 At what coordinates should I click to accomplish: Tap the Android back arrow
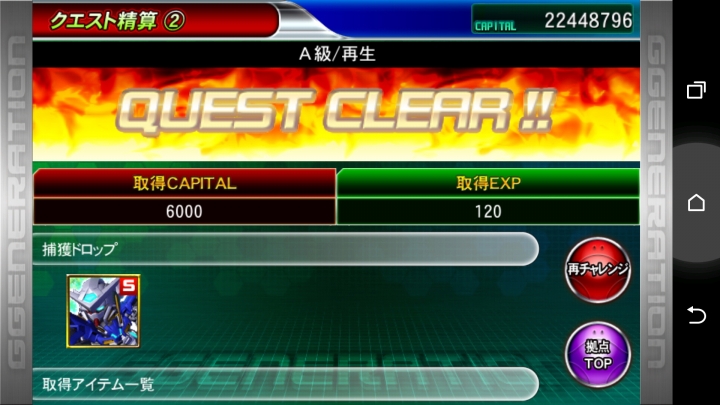tap(696, 315)
